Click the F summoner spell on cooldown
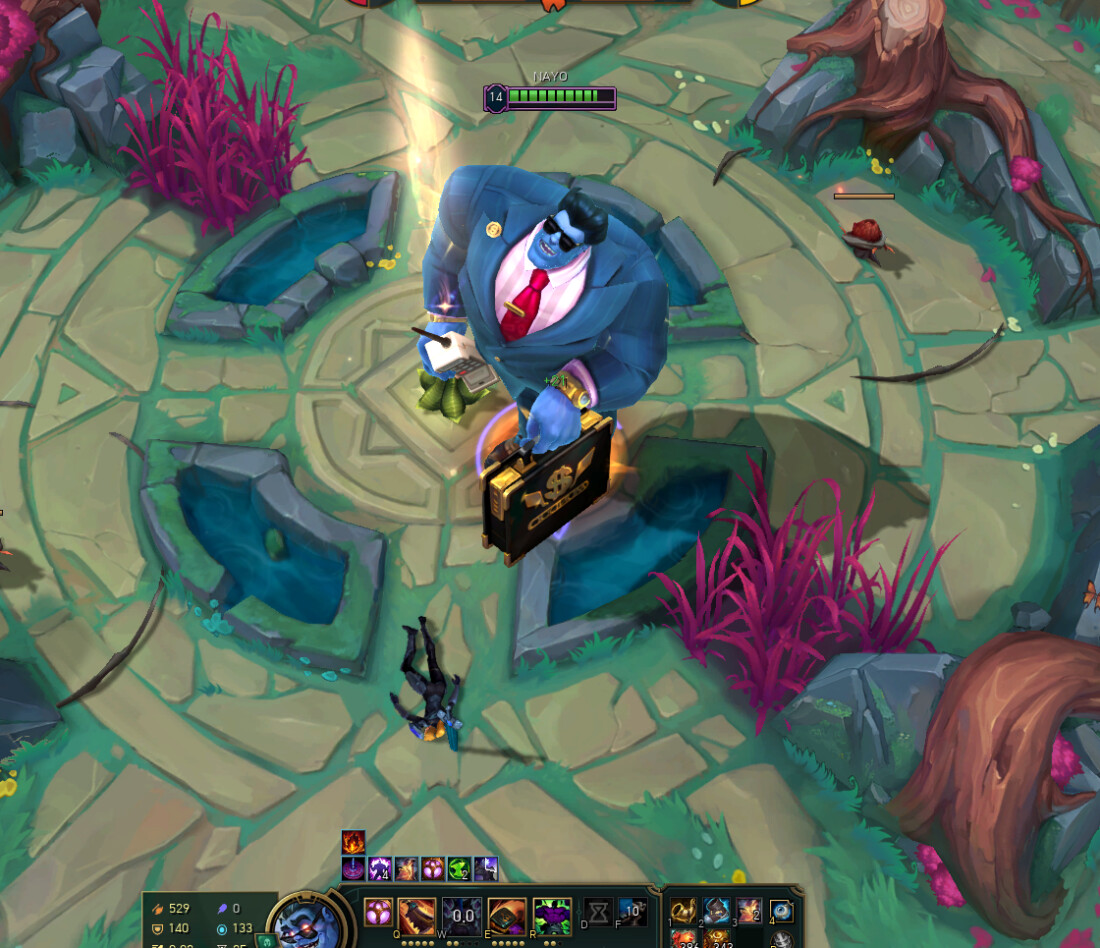 [632, 912]
